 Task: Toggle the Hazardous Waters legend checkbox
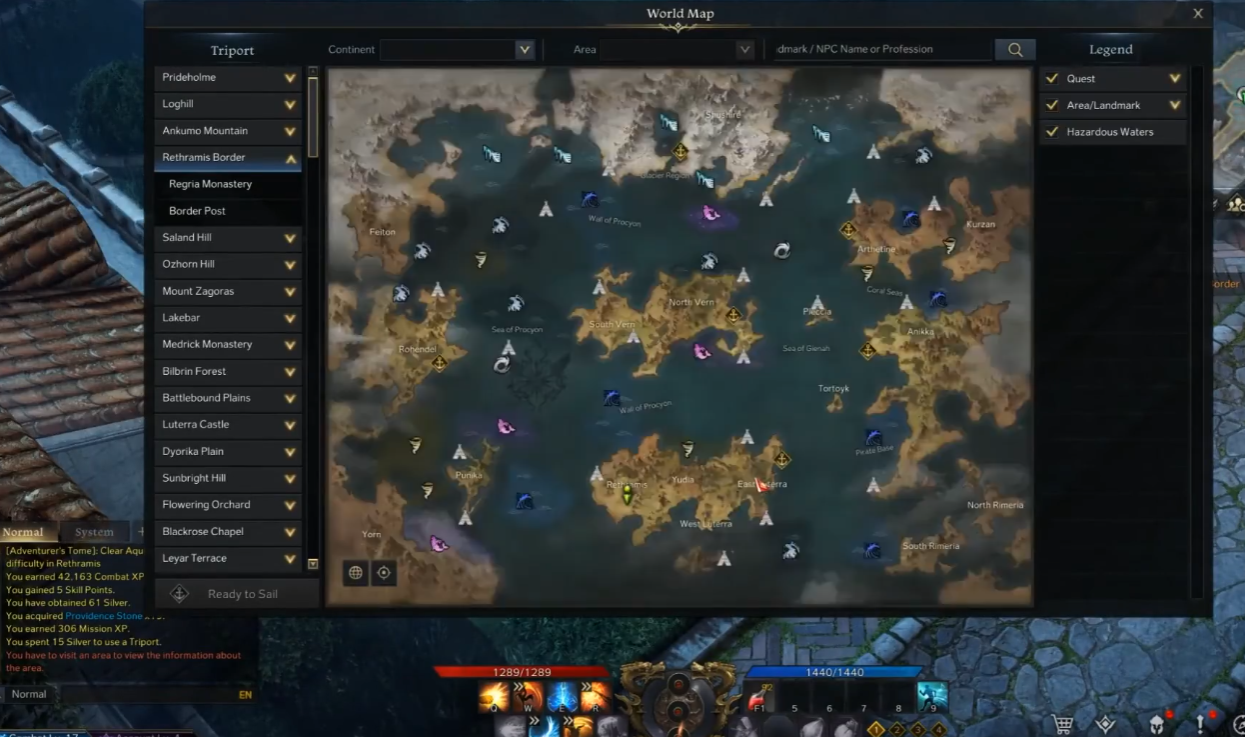[x=1052, y=132]
